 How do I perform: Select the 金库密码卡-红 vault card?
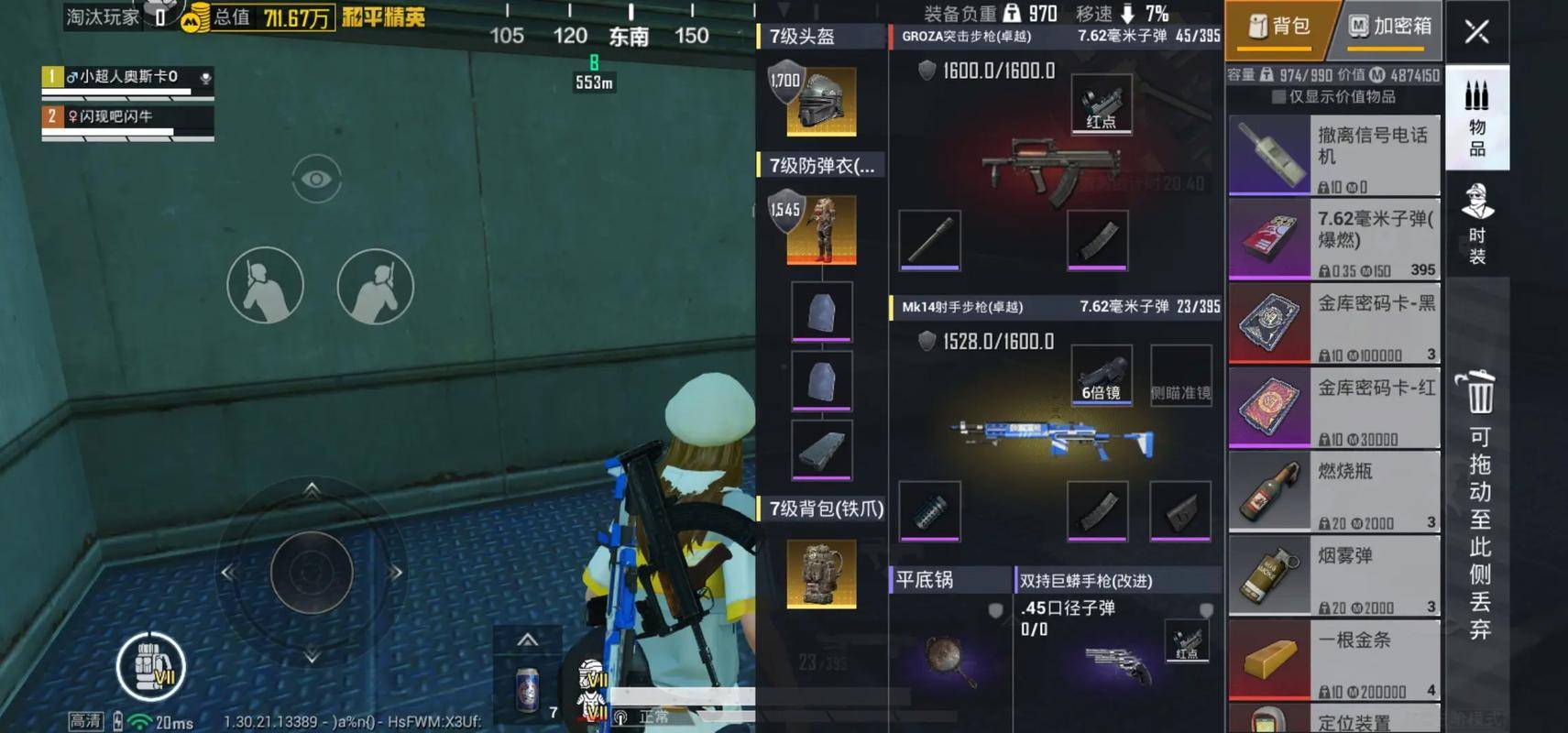point(1270,408)
